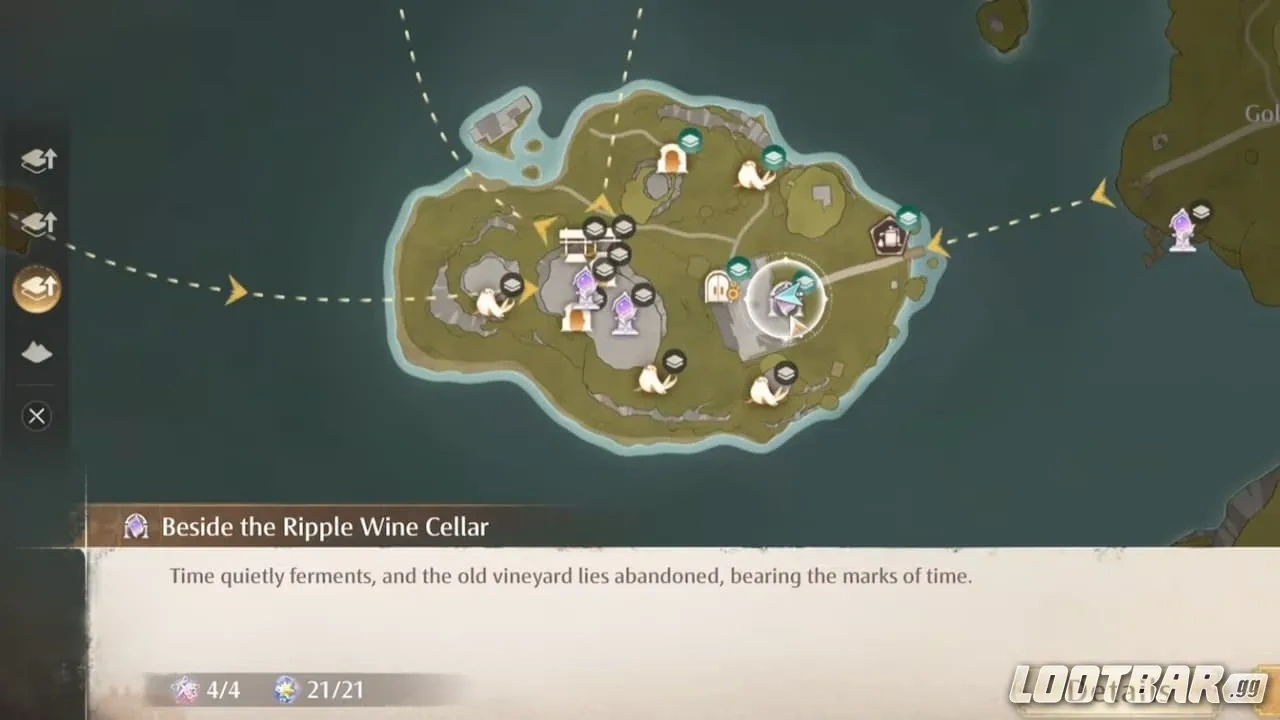This screenshot has height=720, width=1280.
Task: Select the highlighted gold layer button
Action: tap(37, 290)
